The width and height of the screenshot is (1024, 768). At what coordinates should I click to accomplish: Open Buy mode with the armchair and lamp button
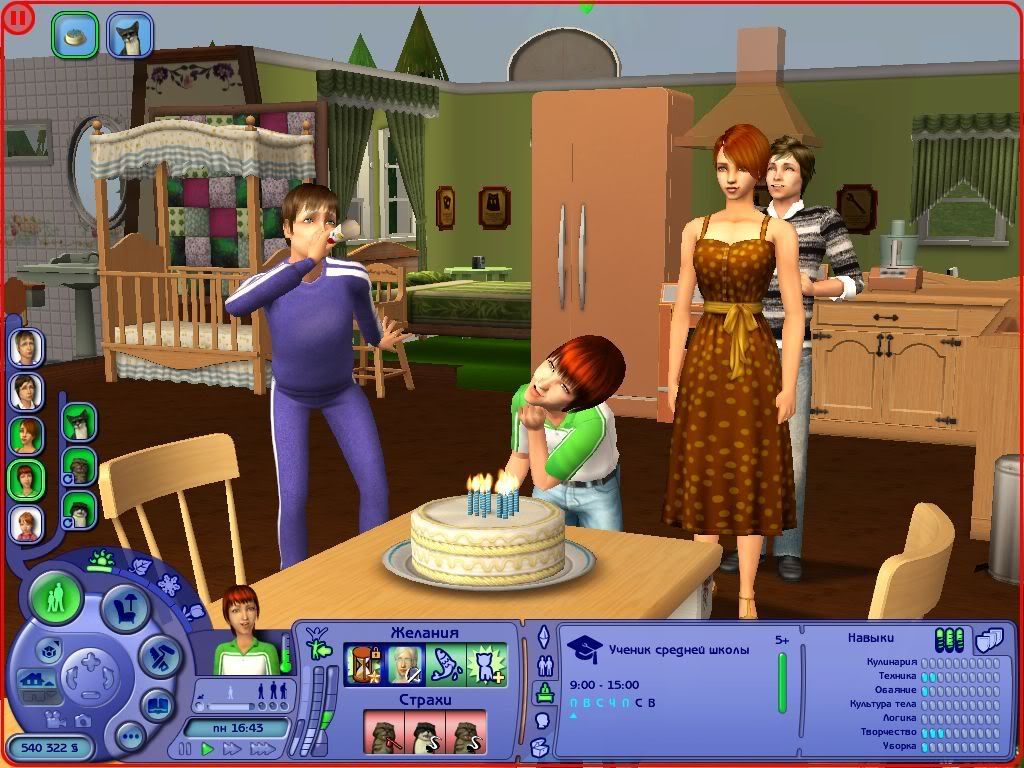[126, 609]
